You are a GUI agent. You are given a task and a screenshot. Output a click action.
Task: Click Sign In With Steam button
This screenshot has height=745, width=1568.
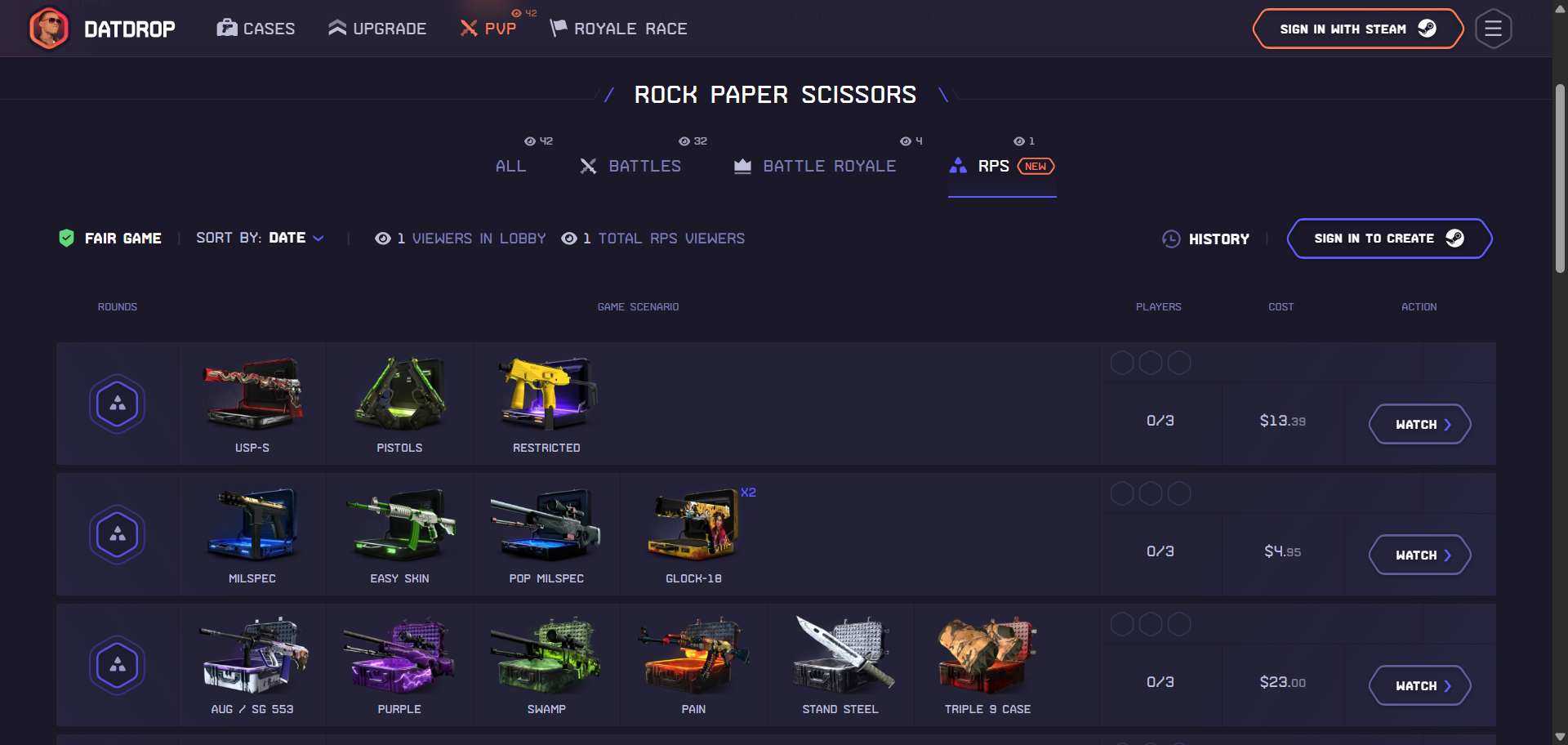[1357, 28]
